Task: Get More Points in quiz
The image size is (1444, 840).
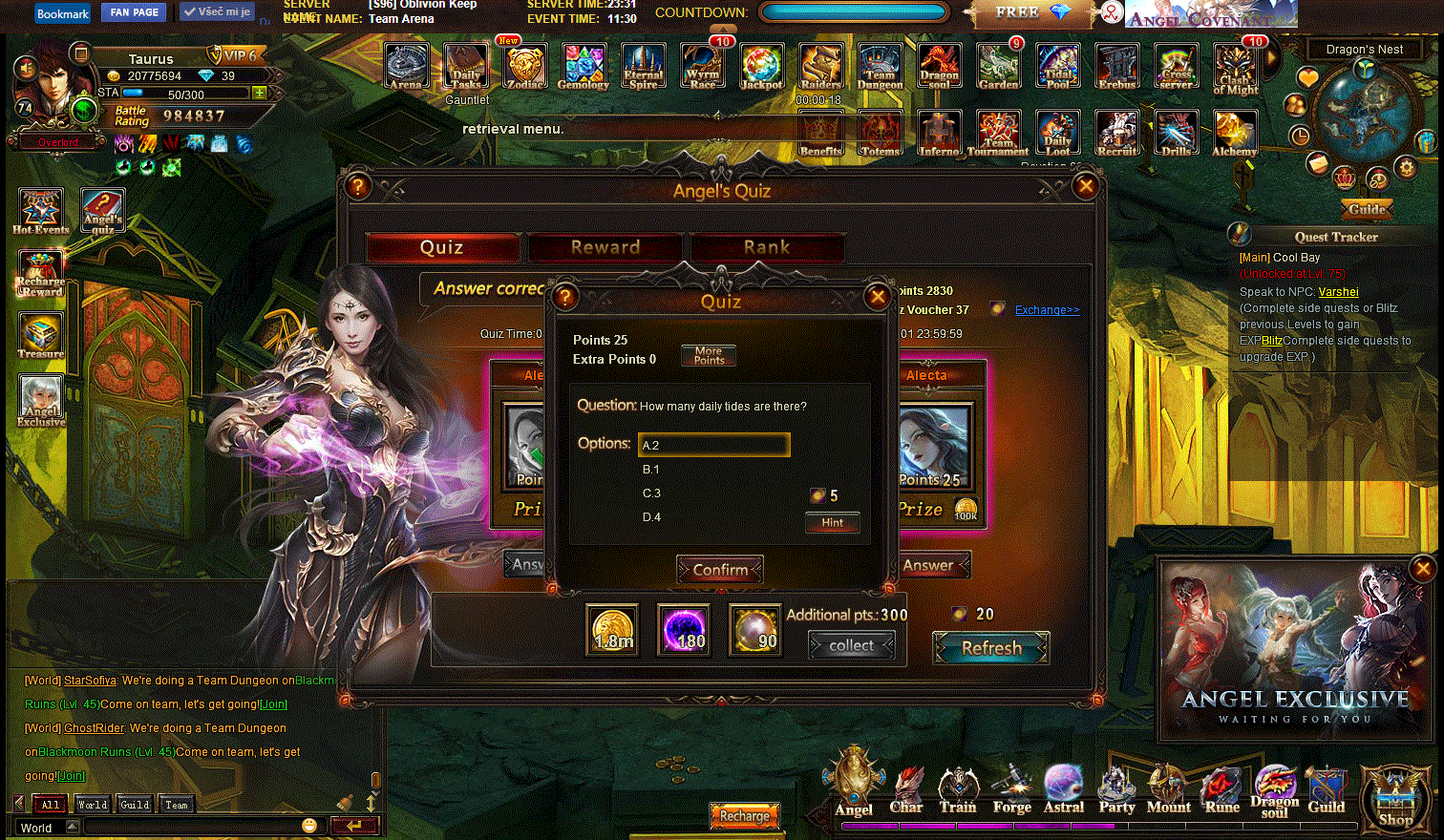Action: click(x=709, y=355)
